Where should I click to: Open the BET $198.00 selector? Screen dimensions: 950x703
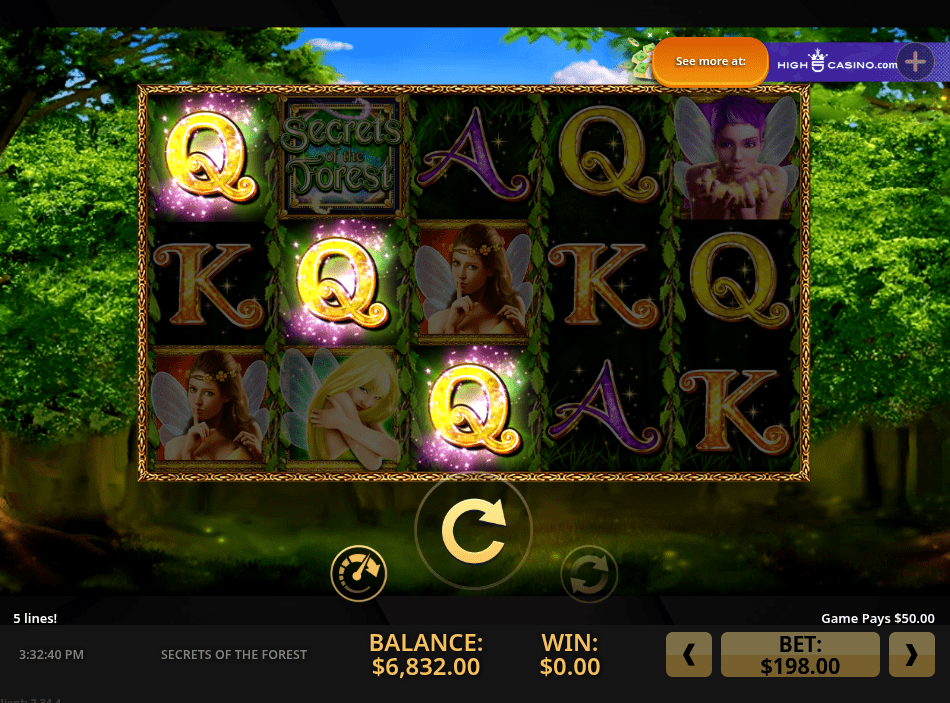click(x=800, y=655)
